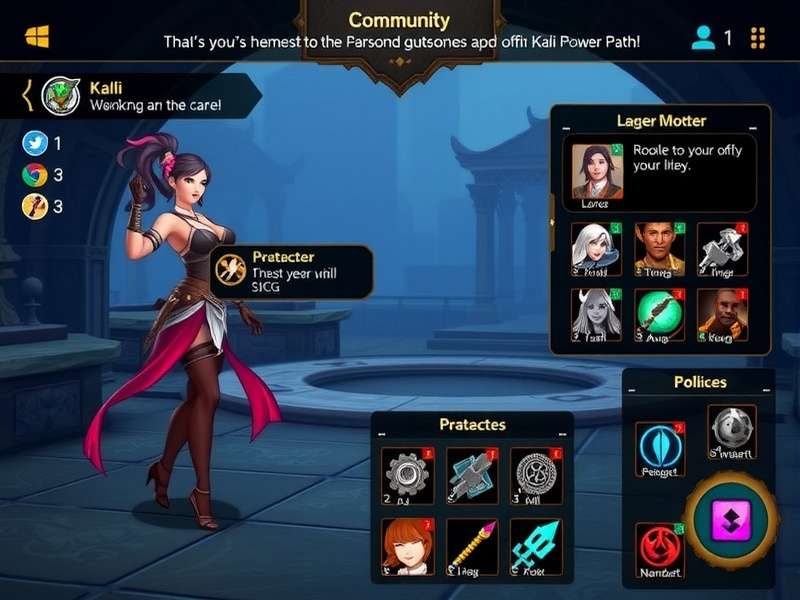This screenshot has width=800, height=600.
Task: Choose the golden pink-tipped spear slot
Action: 472,547
